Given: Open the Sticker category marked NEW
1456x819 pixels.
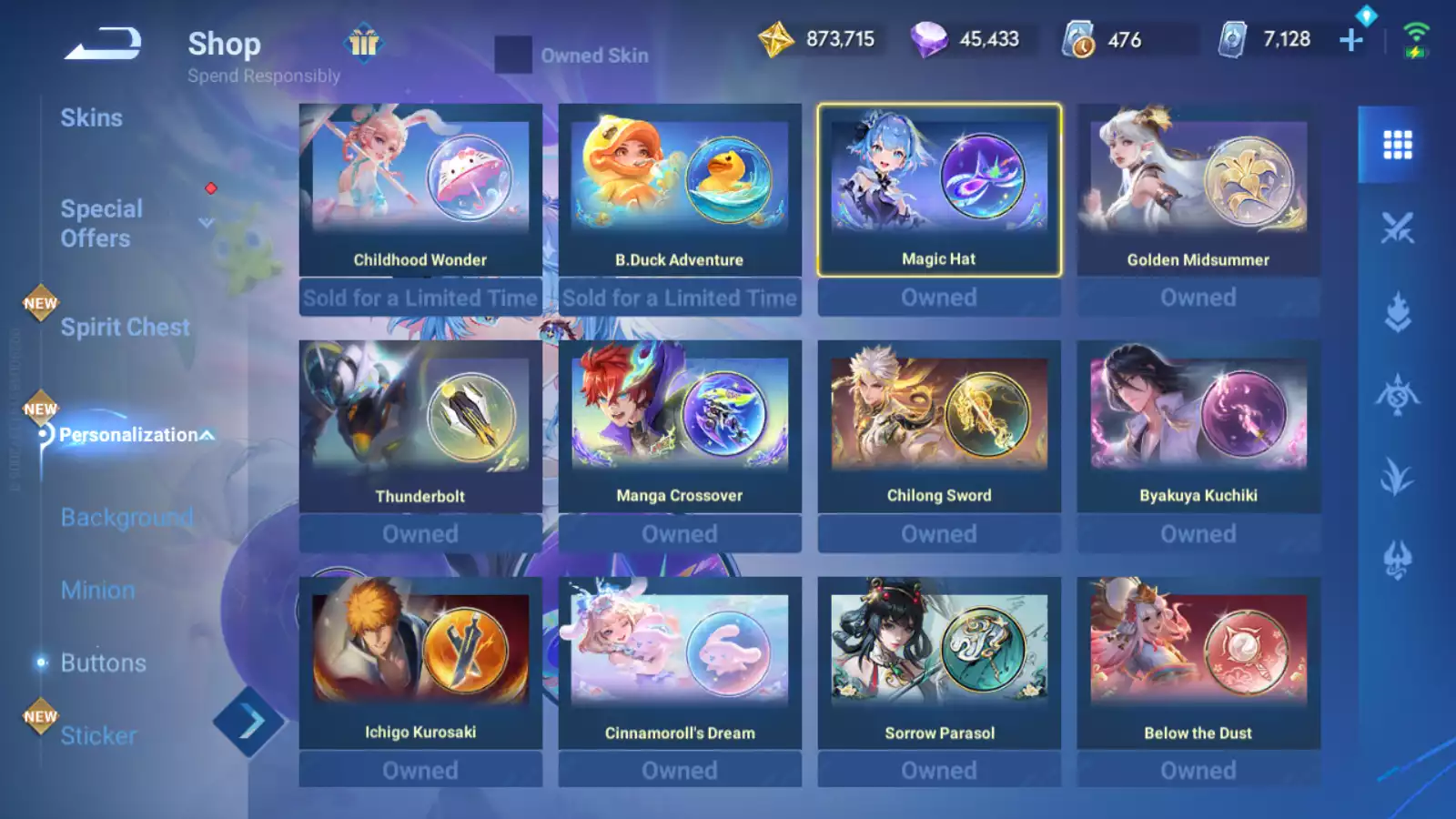Looking at the screenshot, I should point(97,735).
